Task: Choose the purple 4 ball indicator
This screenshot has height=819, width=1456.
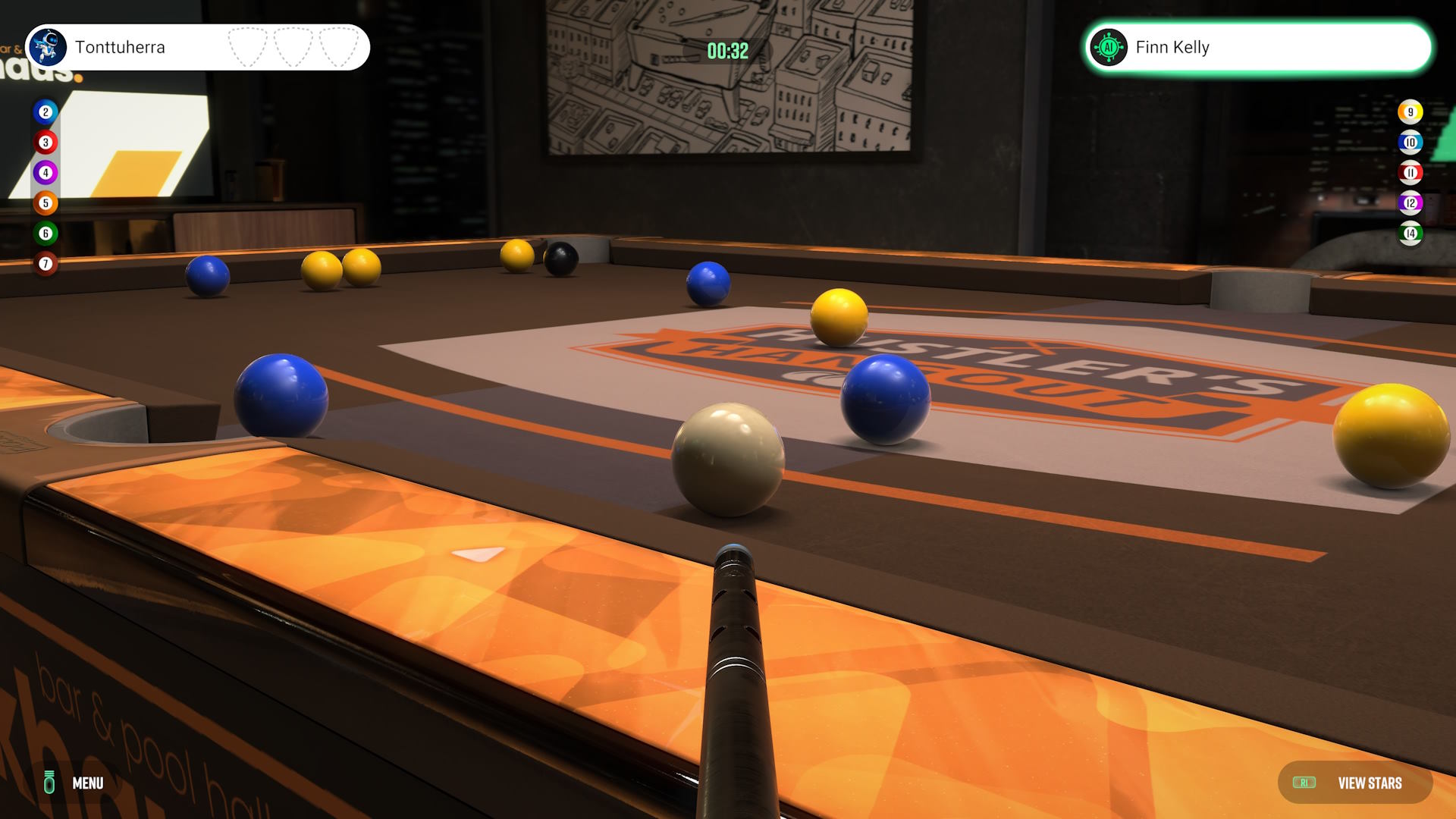Action: (x=45, y=173)
